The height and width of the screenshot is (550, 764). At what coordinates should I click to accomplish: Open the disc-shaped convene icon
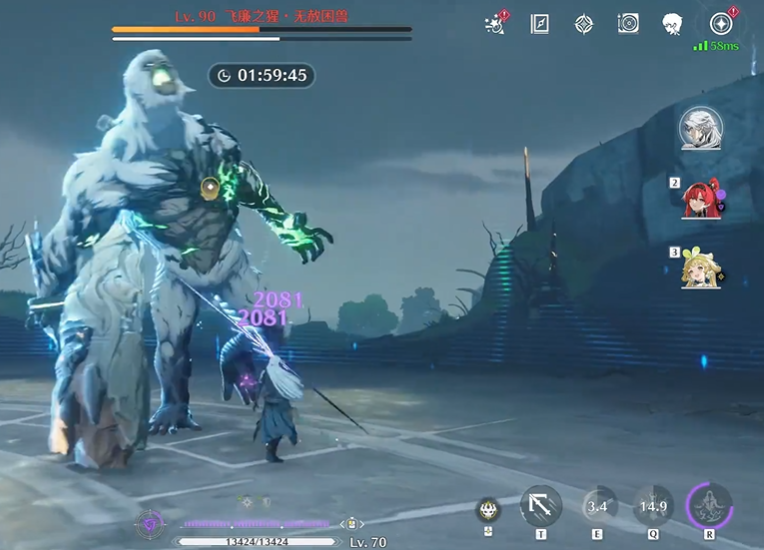(x=628, y=24)
